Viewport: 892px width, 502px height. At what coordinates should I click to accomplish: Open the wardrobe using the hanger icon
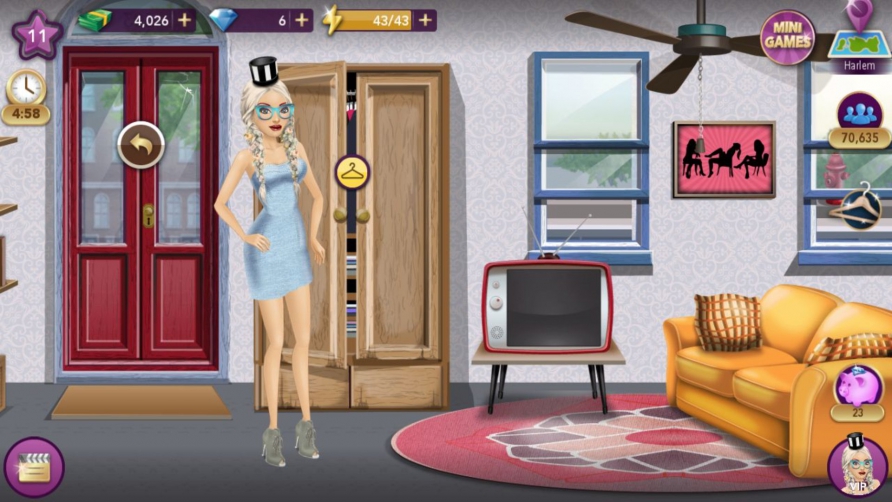[x=352, y=172]
